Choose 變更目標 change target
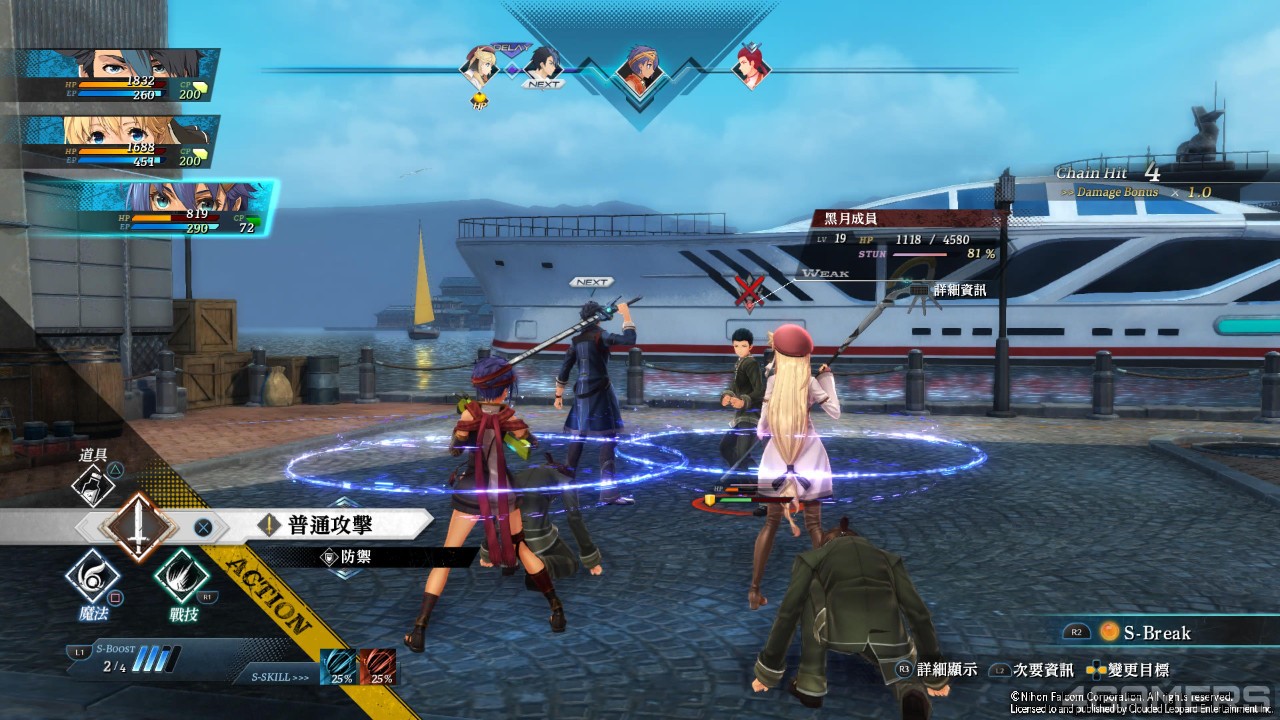This screenshot has height=720, width=1280. 1131,670
